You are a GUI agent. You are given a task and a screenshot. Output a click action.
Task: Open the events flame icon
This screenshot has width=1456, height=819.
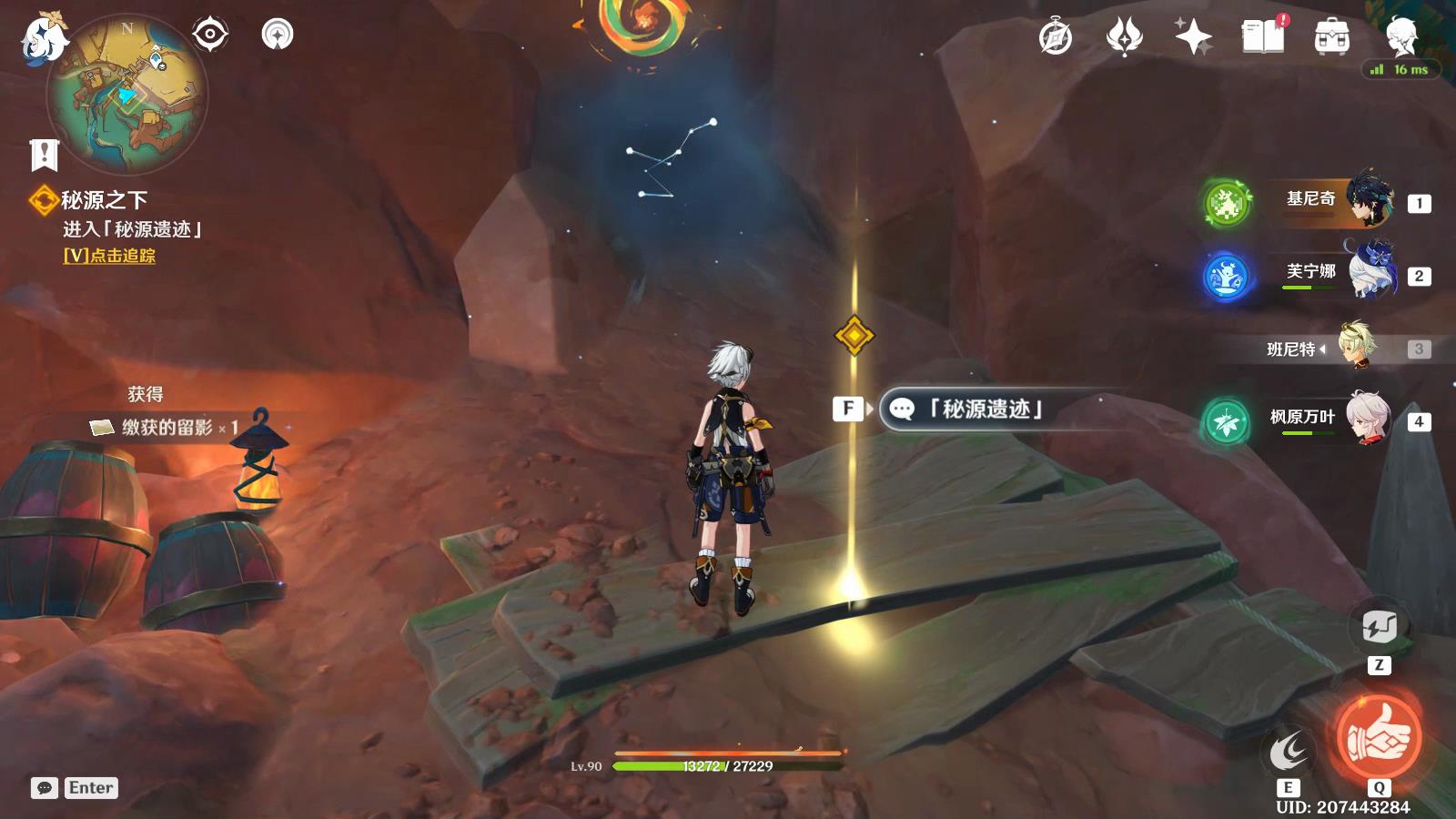(x=1124, y=37)
